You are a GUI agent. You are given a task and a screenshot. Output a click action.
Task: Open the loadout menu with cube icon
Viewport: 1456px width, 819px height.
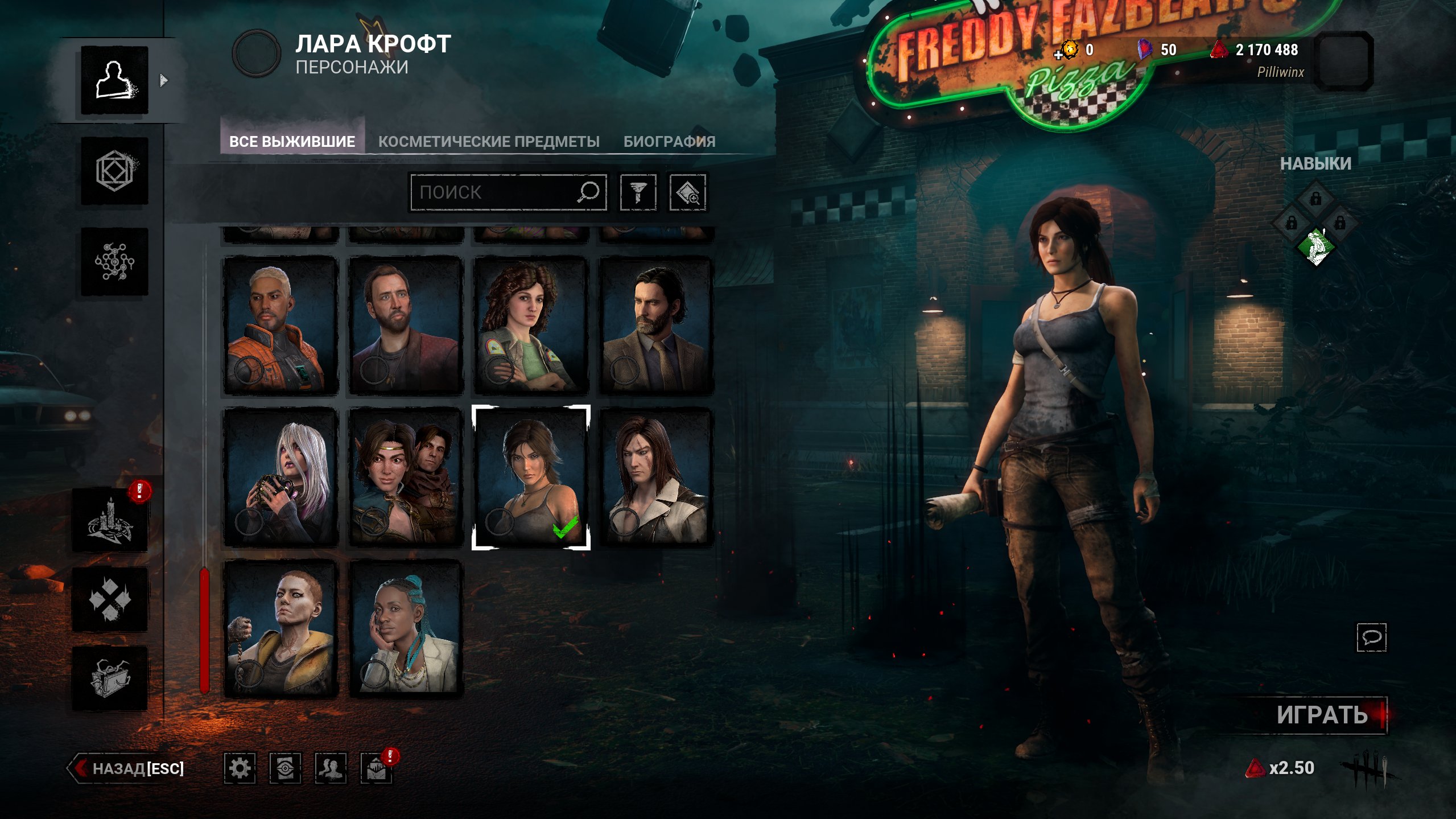[x=114, y=171]
